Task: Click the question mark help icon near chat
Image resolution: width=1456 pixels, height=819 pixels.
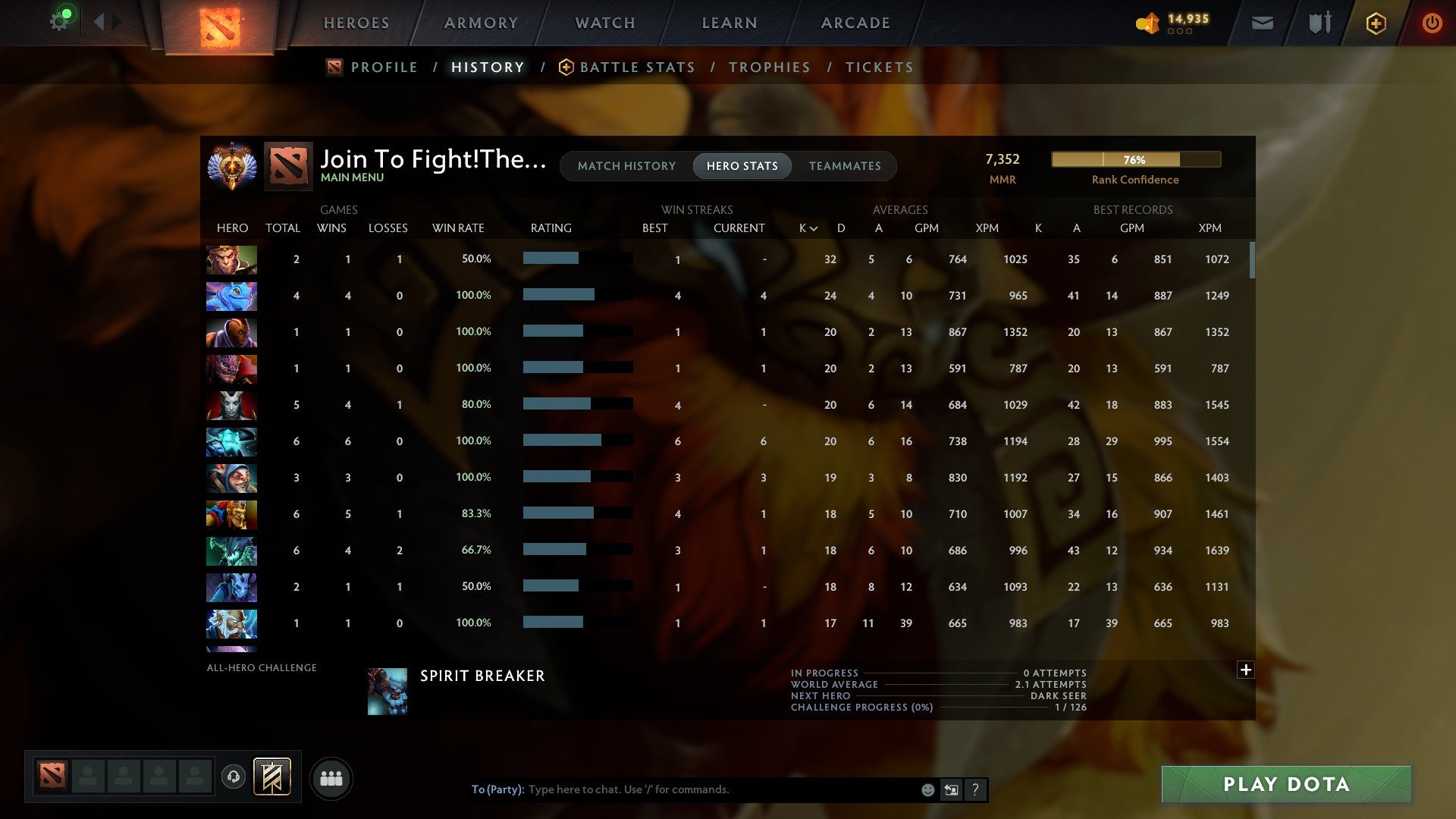Action: point(975,789)
